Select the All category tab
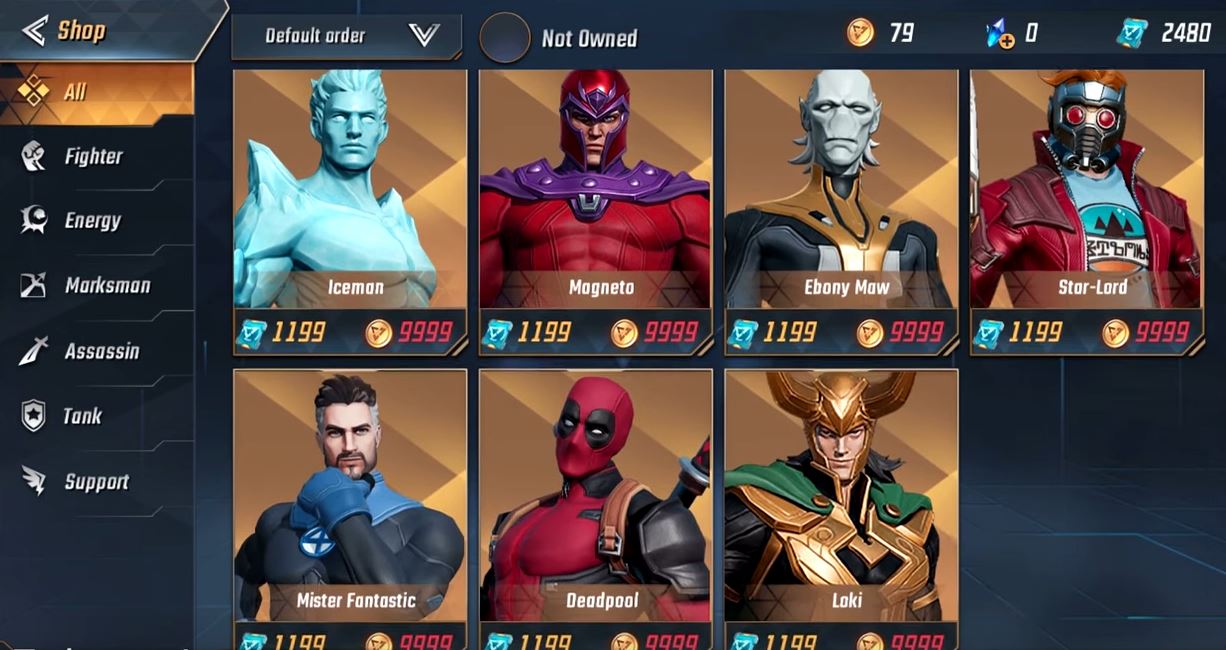Screen dimensions: 1226x650 95,93
